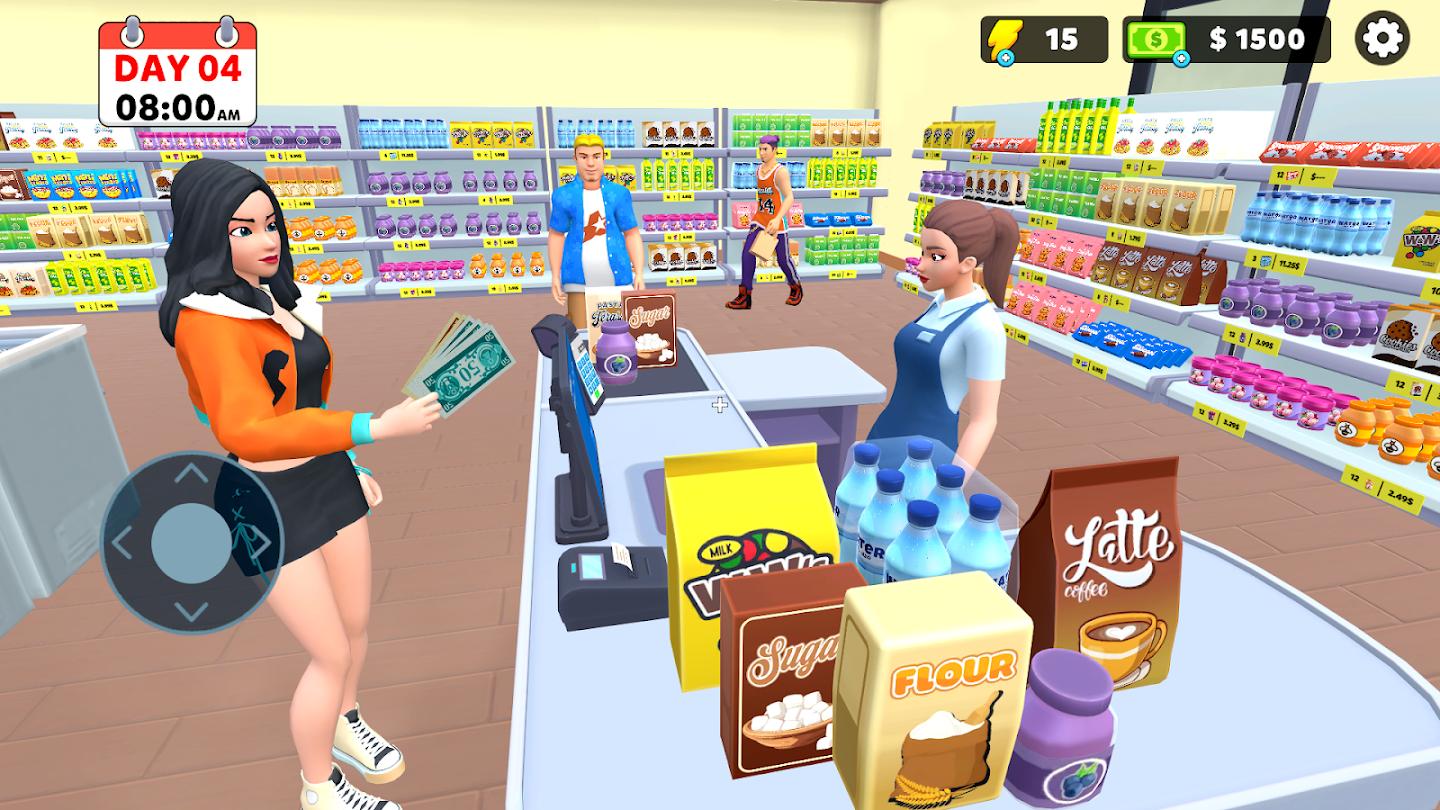The width and height of the screenshot is (1440, 810).
Task: Tap the joystick down arrow
Action: click(191, 609)
